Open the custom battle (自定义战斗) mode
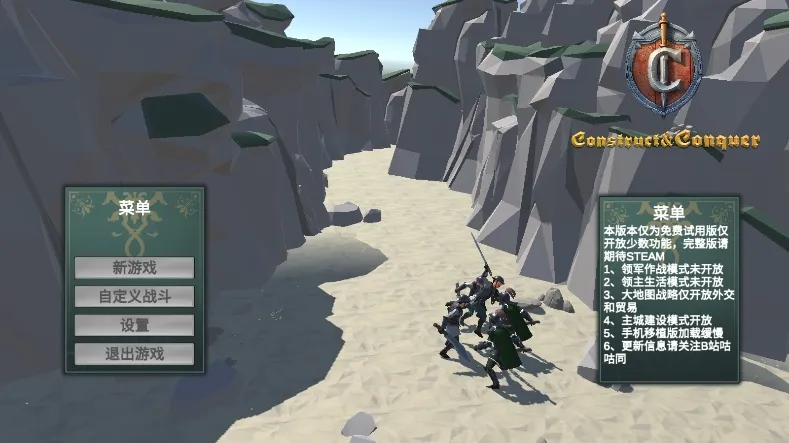The image size is (789, 443). pos(134,297)
